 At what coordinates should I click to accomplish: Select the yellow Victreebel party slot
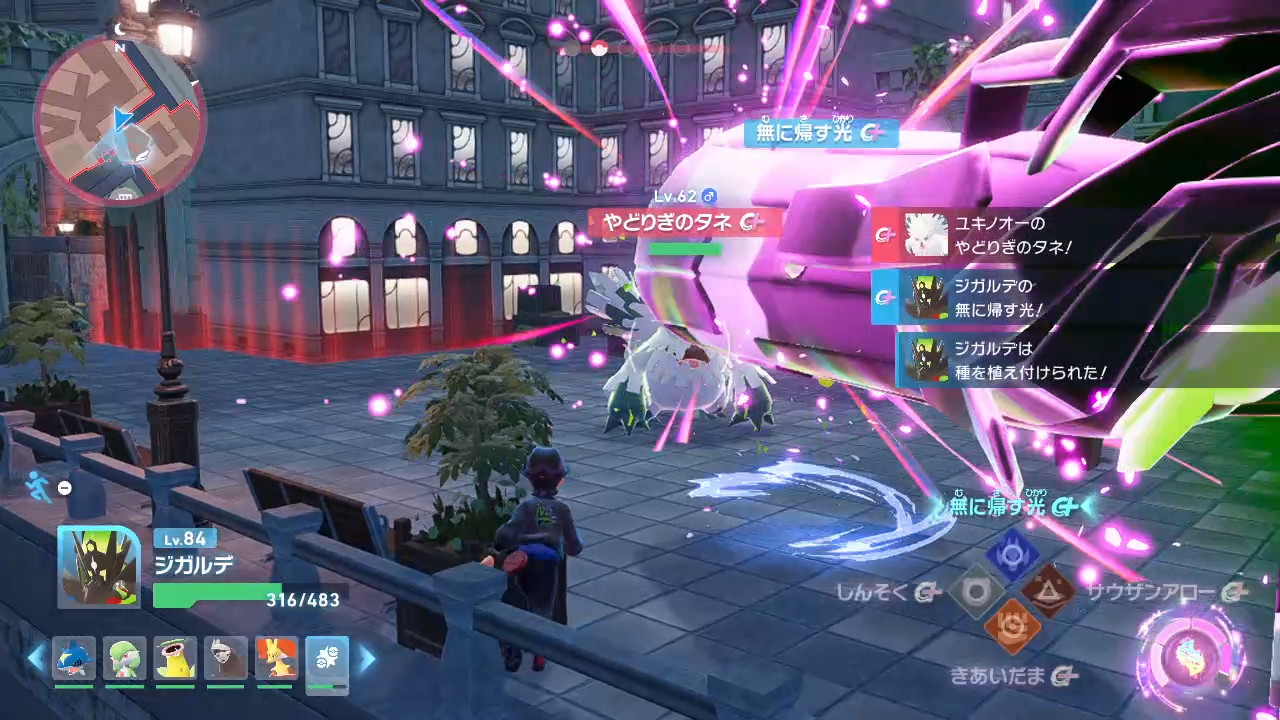point(175,659)
